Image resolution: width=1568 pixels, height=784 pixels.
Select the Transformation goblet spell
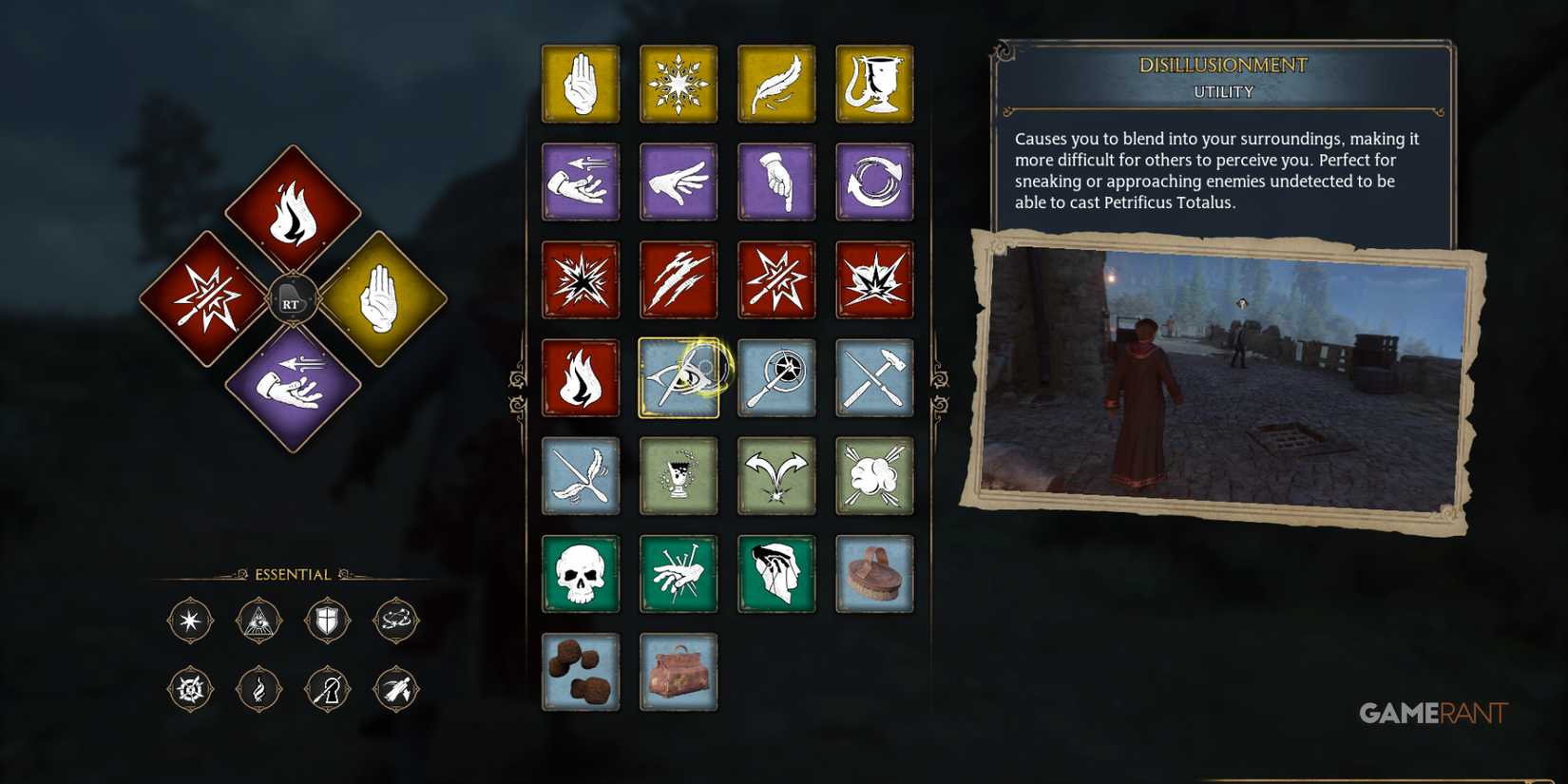click(x=874, y=84)
